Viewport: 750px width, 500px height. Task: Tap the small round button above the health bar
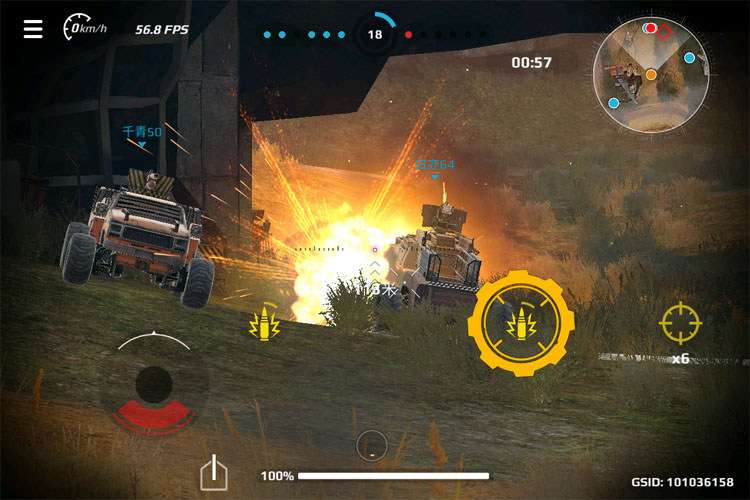click(x=371, y=444)
